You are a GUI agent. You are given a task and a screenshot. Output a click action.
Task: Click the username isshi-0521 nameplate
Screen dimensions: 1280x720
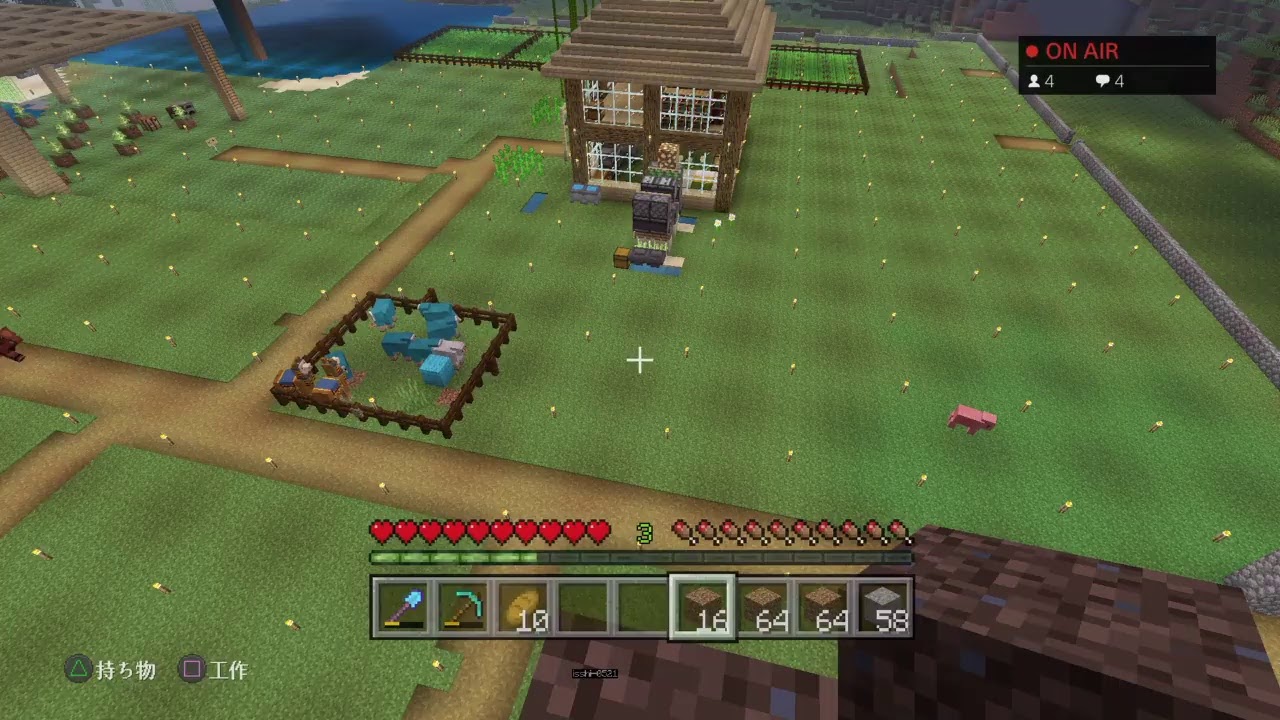coord(595,673)
